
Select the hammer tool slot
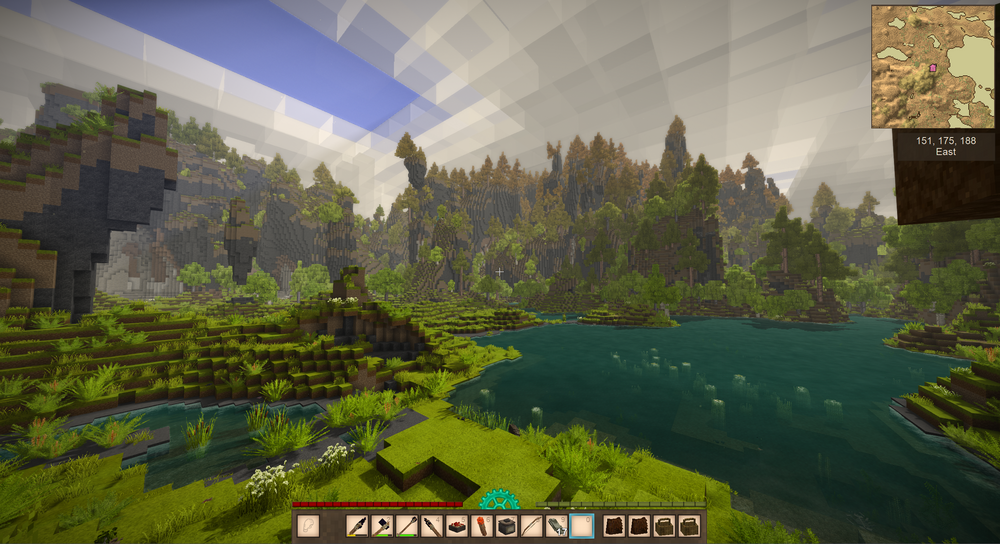coord(382,526)
